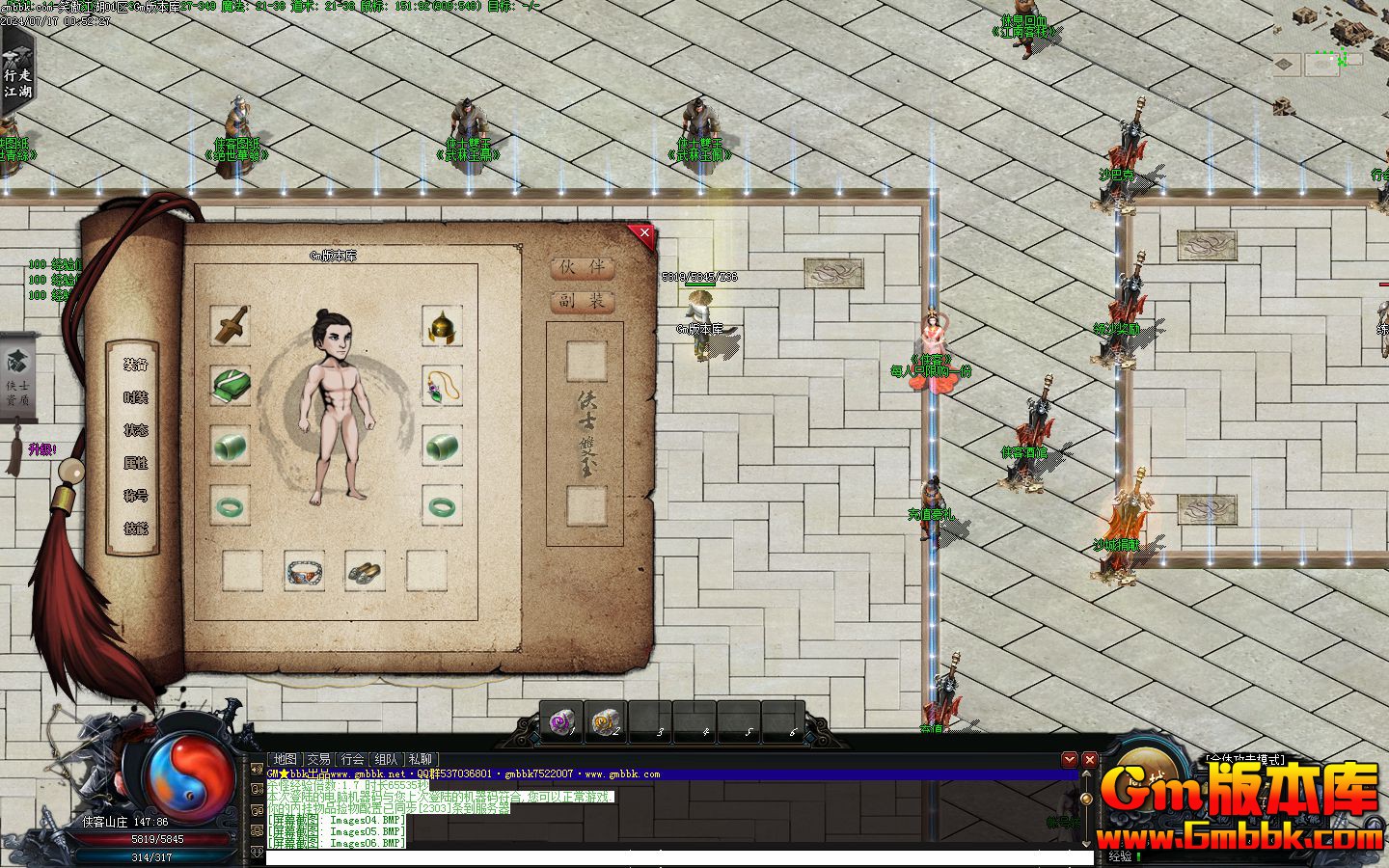Select the belt equipment slot

tap(304, 571)
